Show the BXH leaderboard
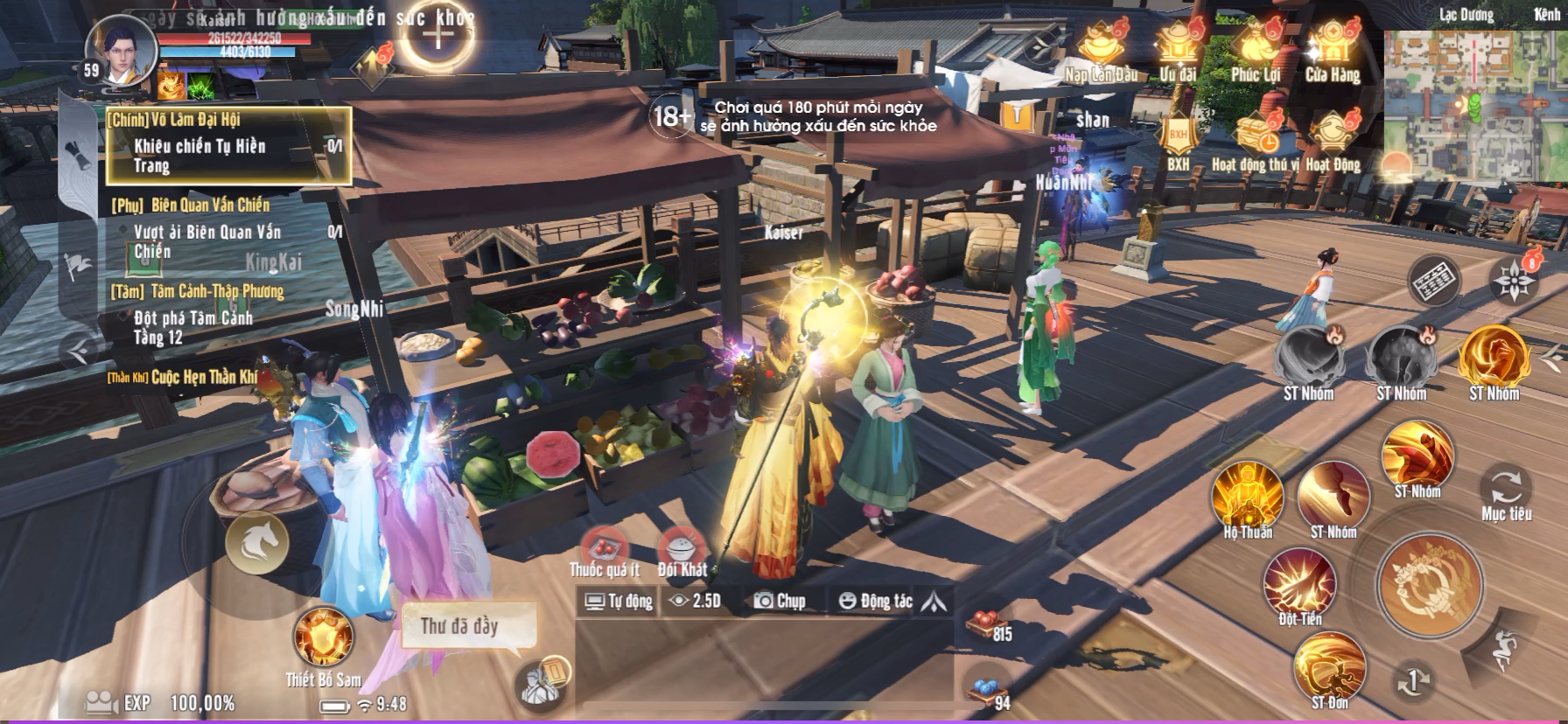The height and width of the screenshot is (724, 1568). 1178,139
